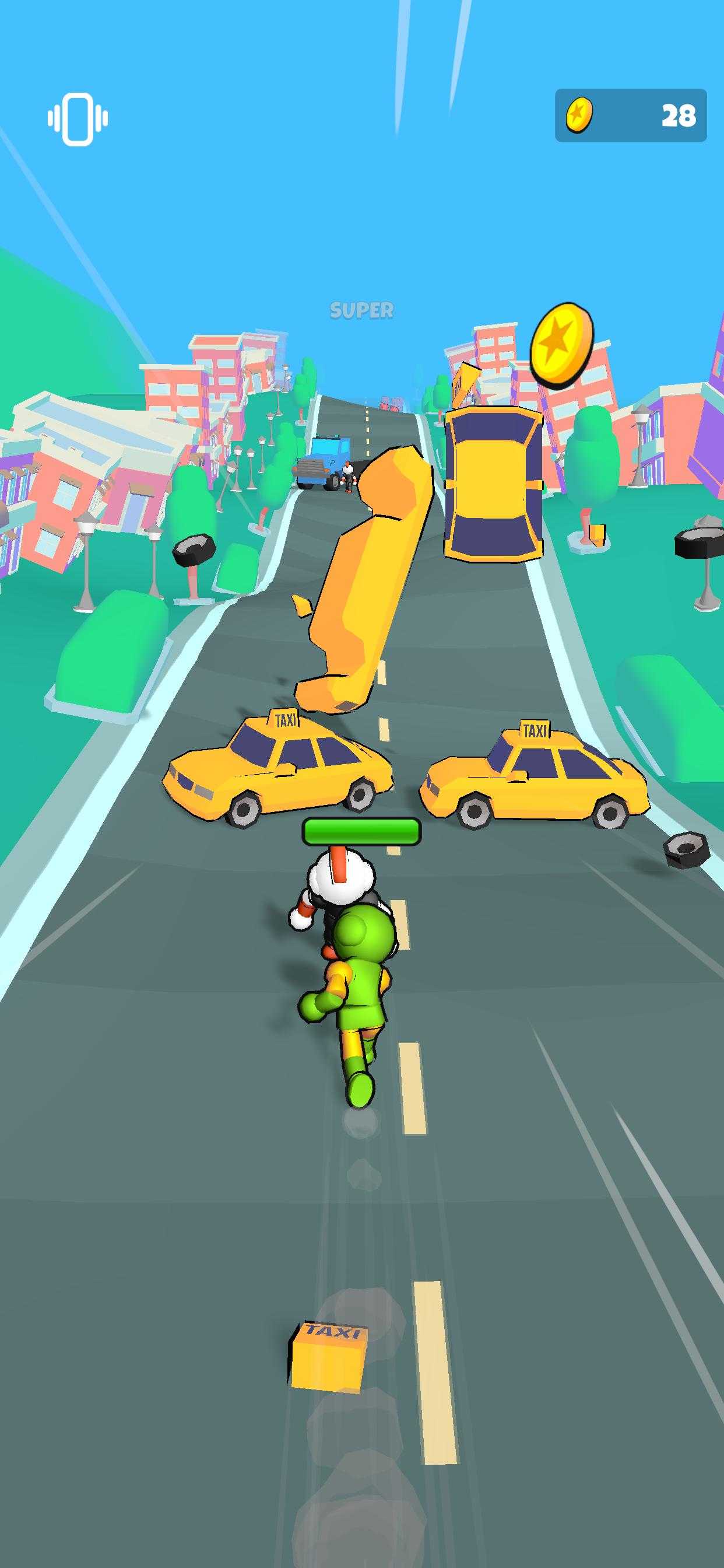Toggle the phone vibration setting

pos(78,118)
